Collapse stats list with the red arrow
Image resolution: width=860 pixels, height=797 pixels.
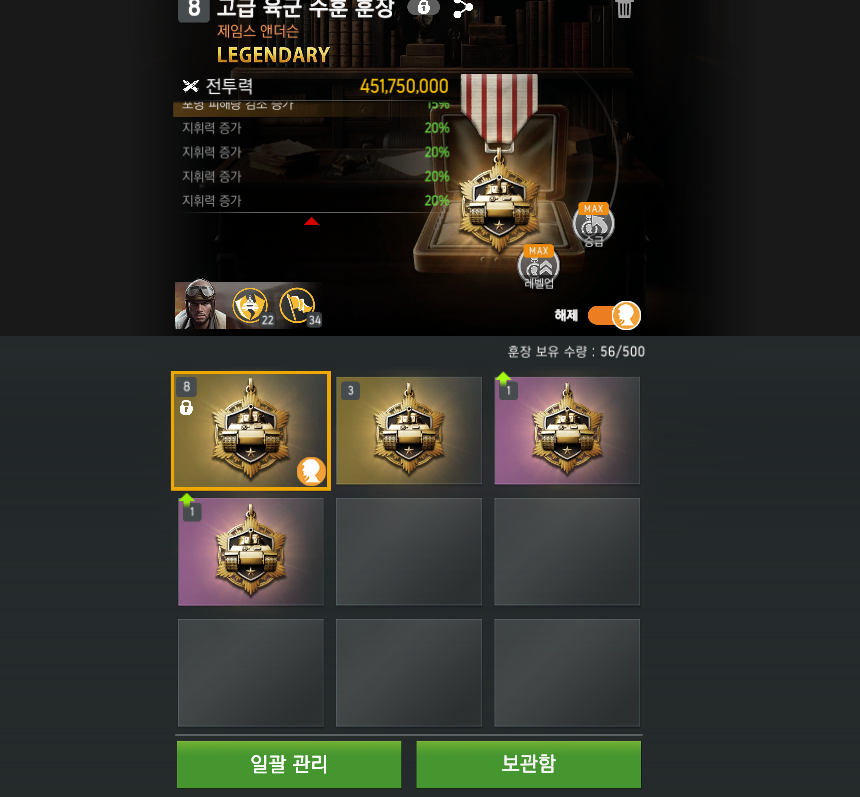311,221
